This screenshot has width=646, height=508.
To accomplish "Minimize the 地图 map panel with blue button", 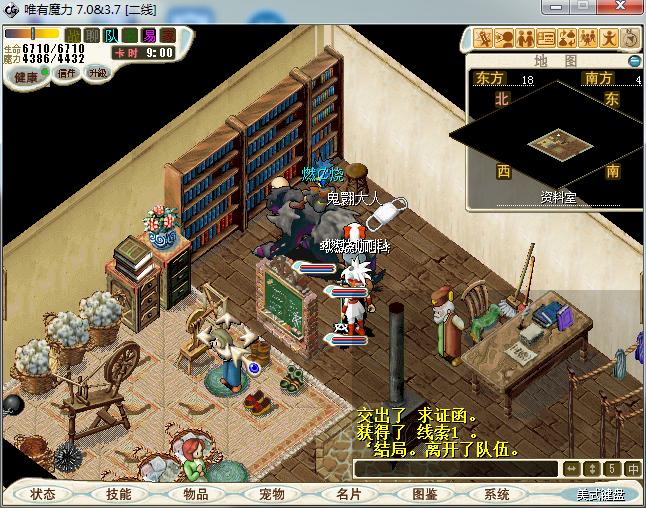I will pos(634,61).
